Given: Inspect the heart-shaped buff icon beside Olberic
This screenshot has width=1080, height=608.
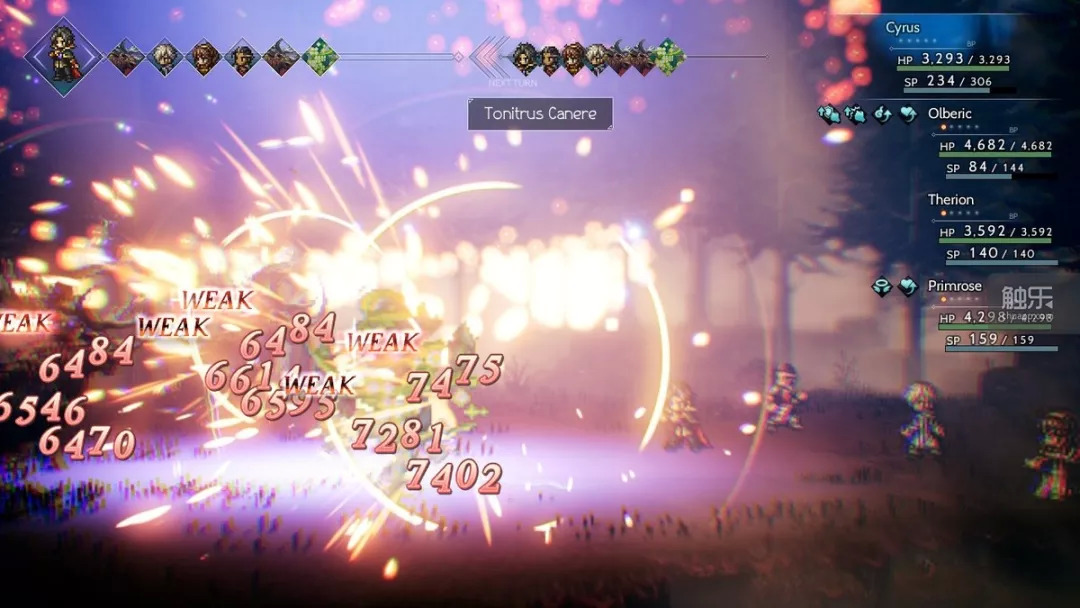Looking at the screenshot, I should [x=908, y=115].
